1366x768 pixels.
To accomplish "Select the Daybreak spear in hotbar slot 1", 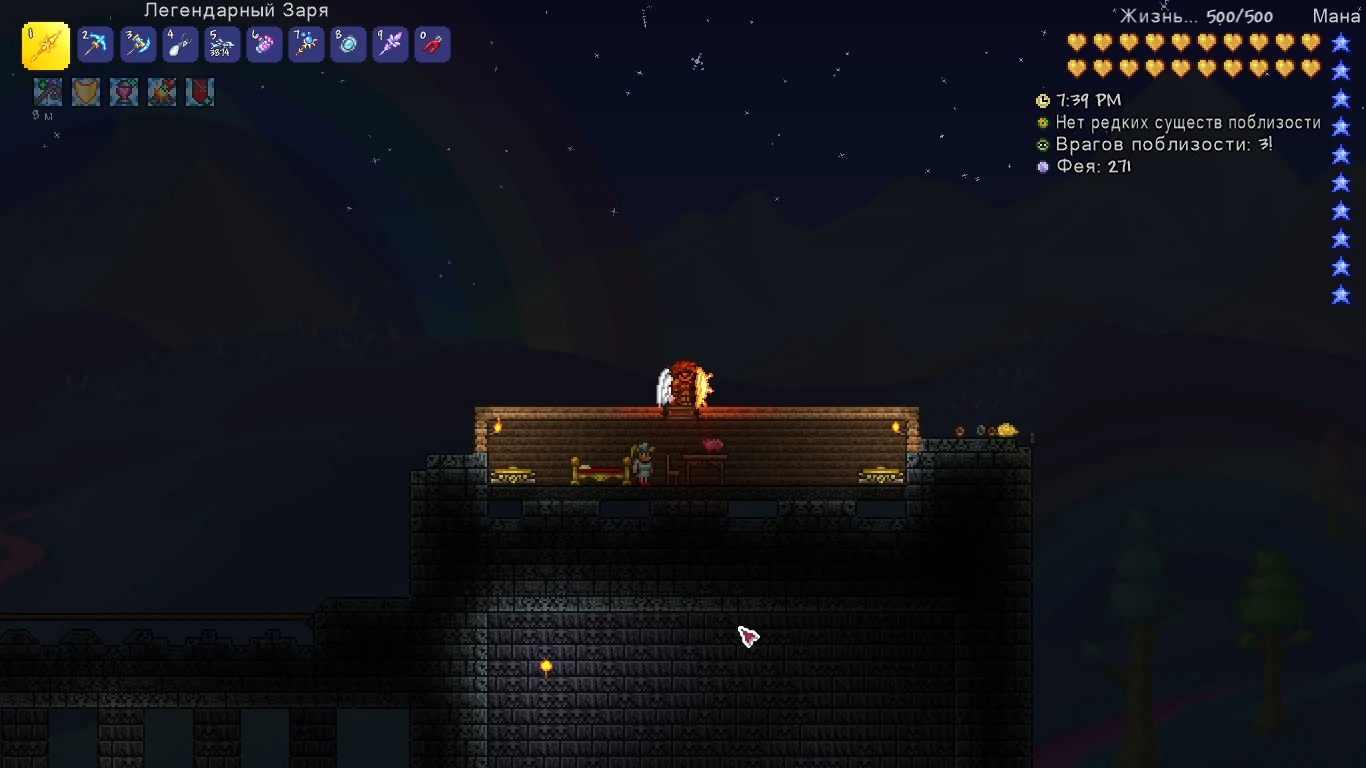I will pos(46,46).
